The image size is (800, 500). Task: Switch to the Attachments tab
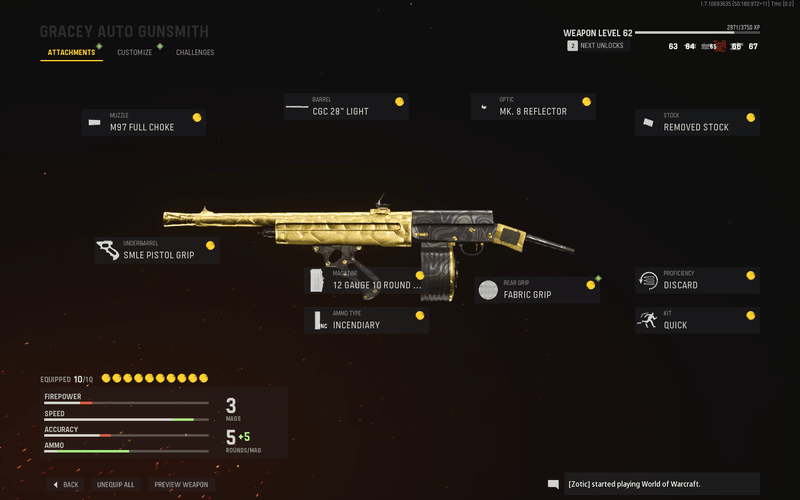coord(70,52)
